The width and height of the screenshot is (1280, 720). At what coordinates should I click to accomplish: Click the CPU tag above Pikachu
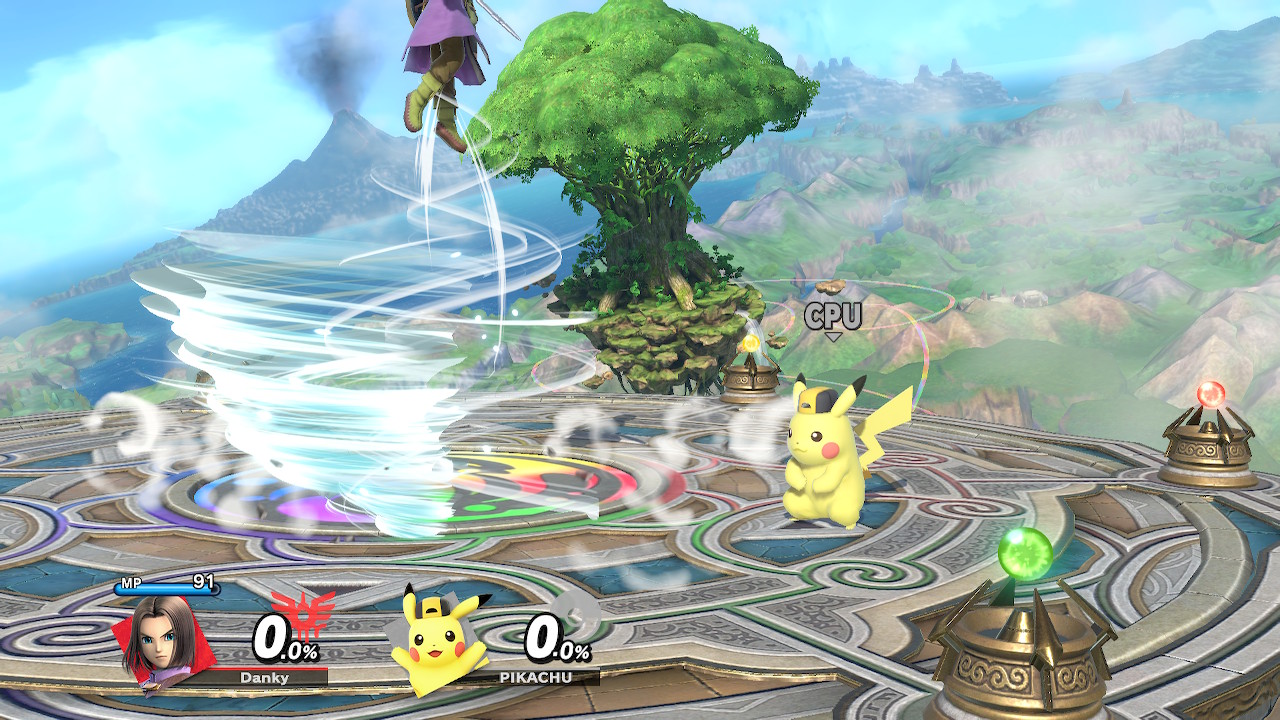tap(833, 318)
